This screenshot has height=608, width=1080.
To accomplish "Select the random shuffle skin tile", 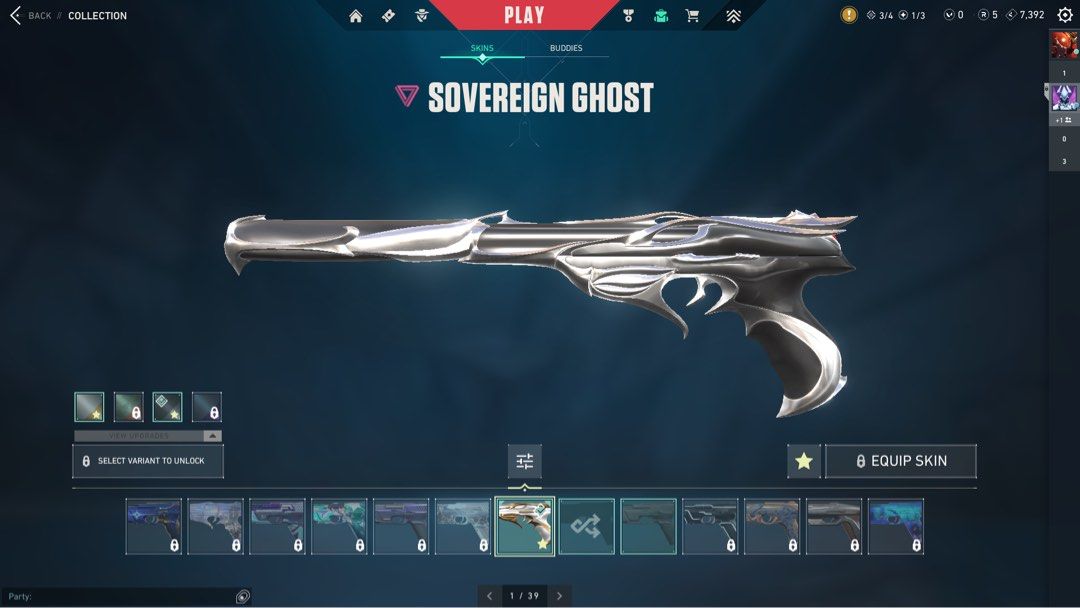I will pos(587,527).
